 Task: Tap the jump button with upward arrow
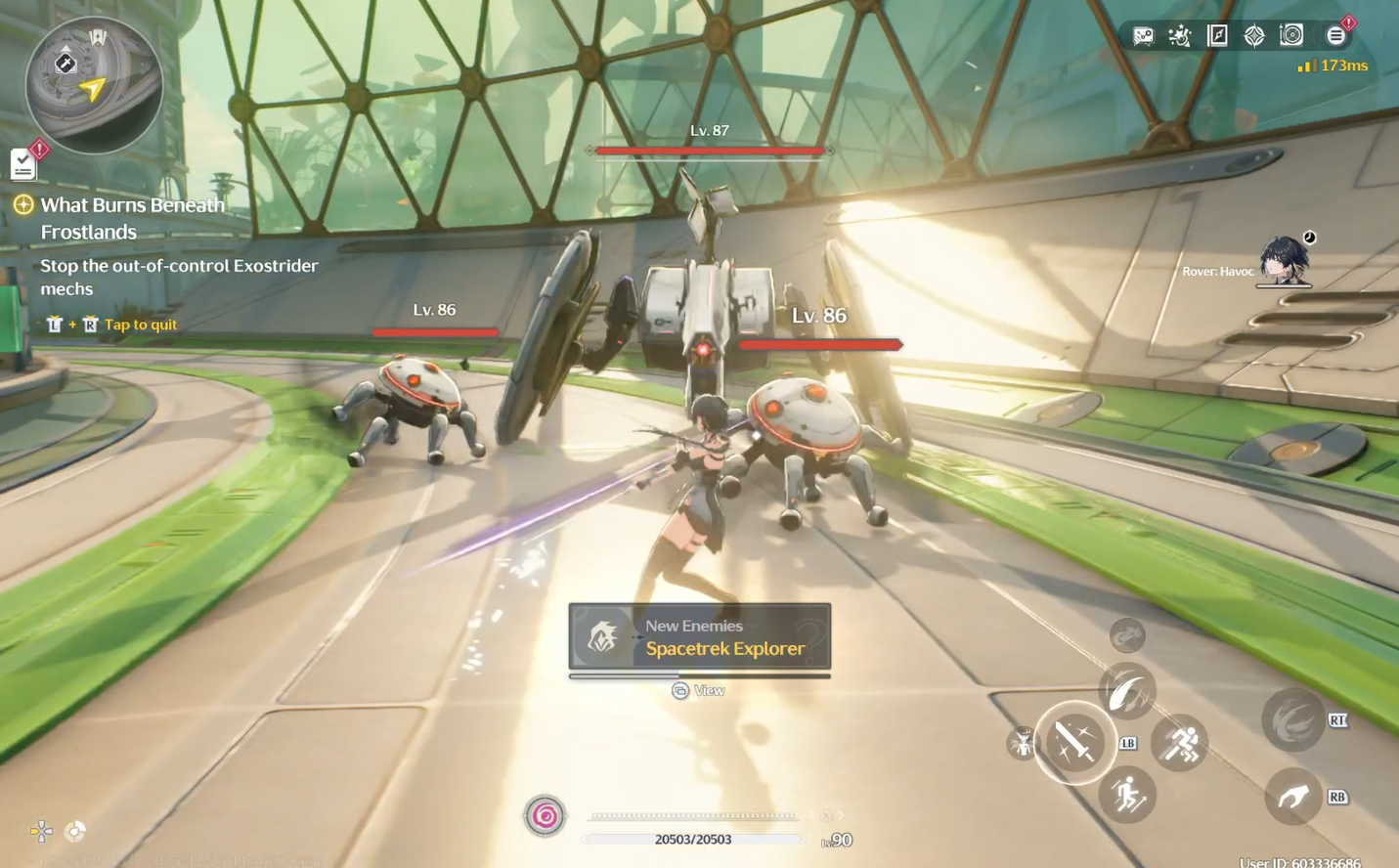click(1128, 796)
